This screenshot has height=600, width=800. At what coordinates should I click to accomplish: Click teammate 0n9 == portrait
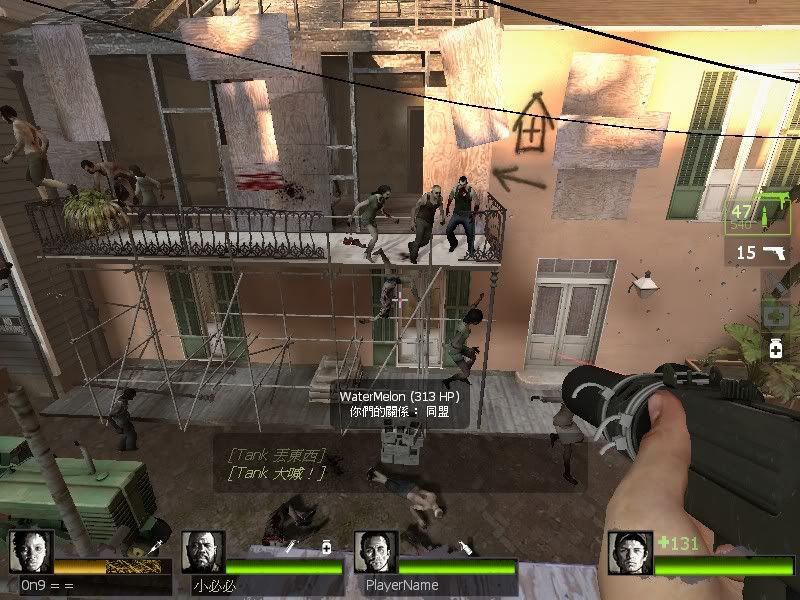coord(29,551)
